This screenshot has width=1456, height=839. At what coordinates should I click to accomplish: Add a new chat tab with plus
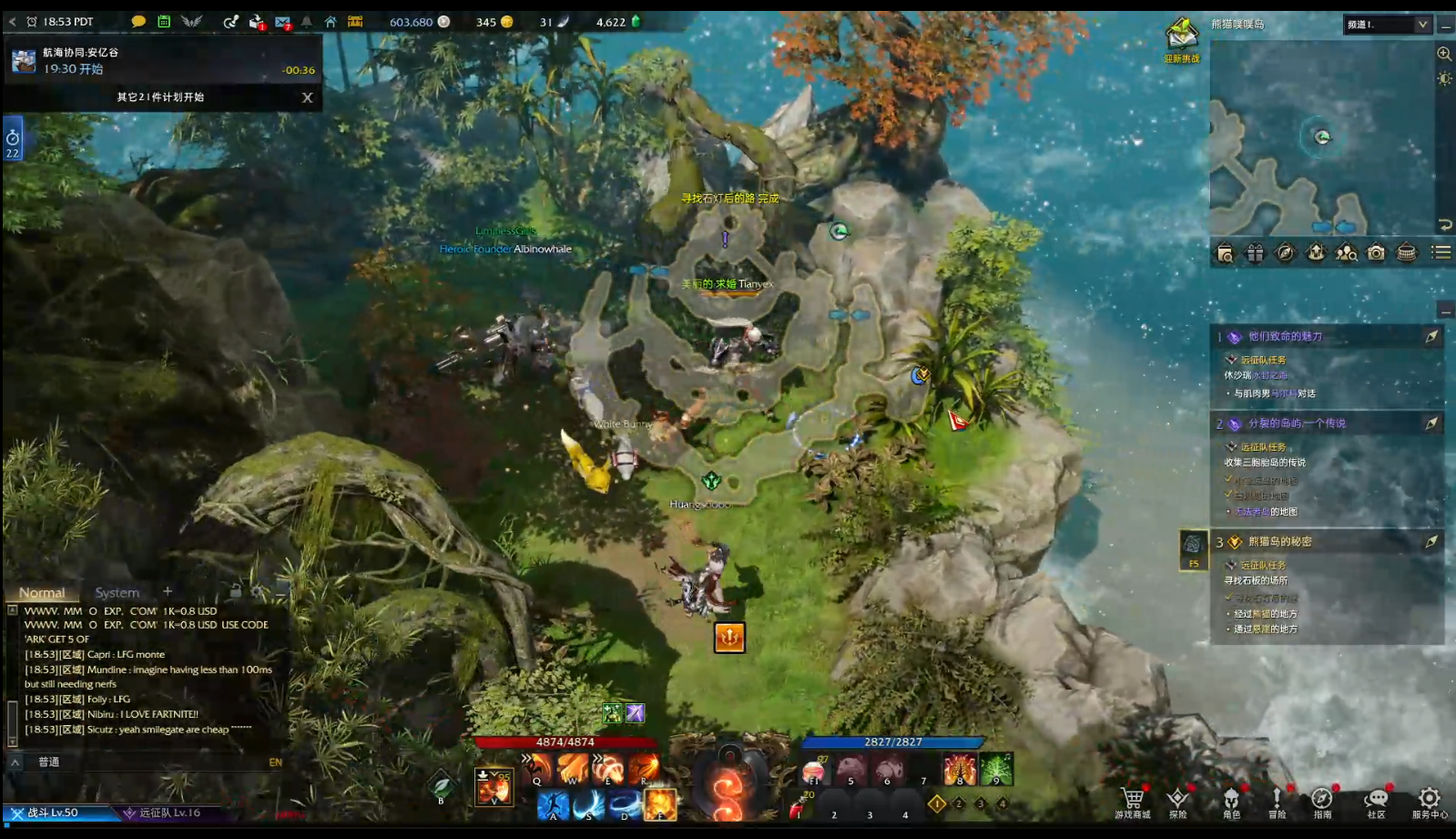pos(168,591)
